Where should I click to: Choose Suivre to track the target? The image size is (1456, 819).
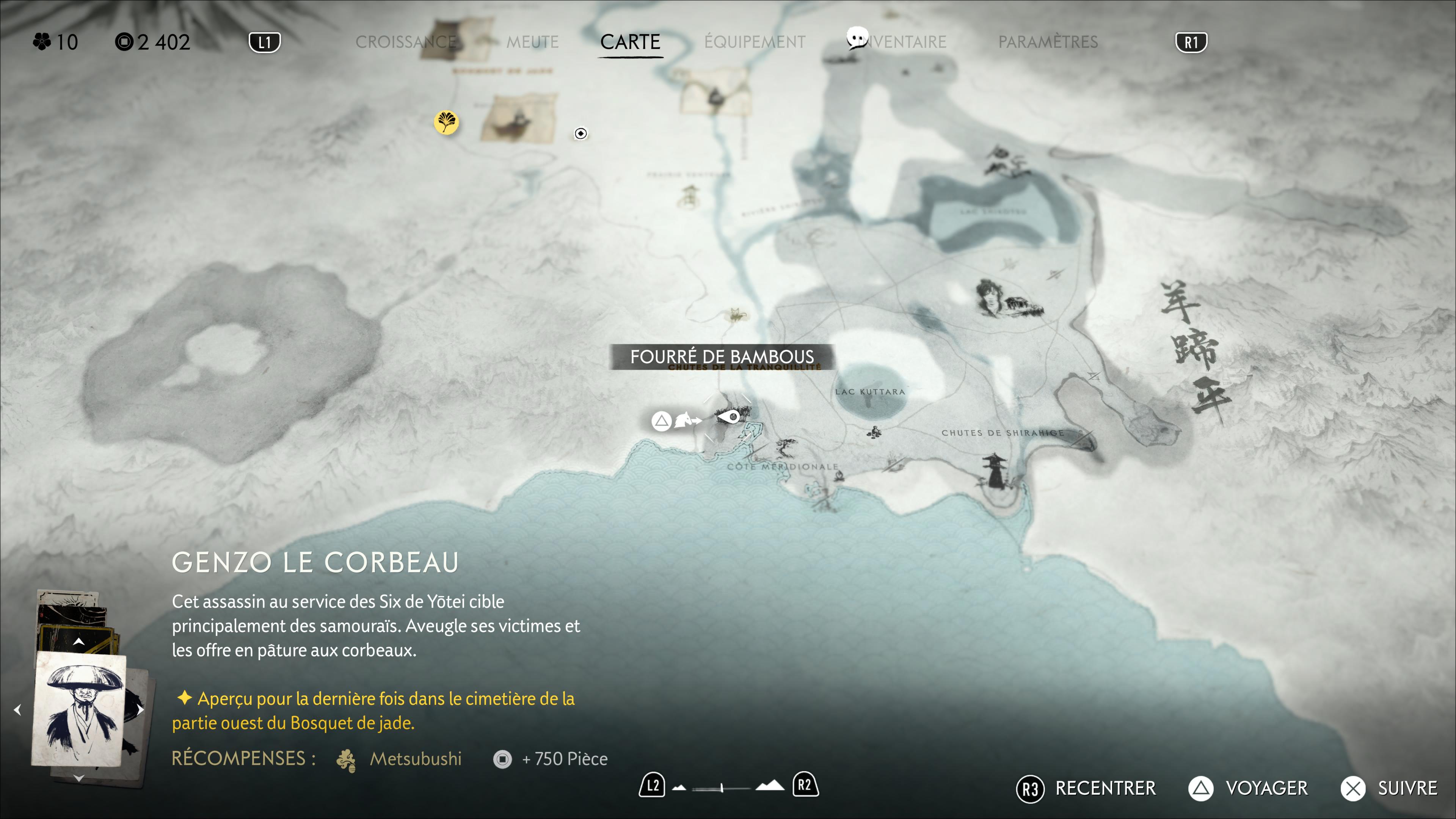coord(1390,789)
